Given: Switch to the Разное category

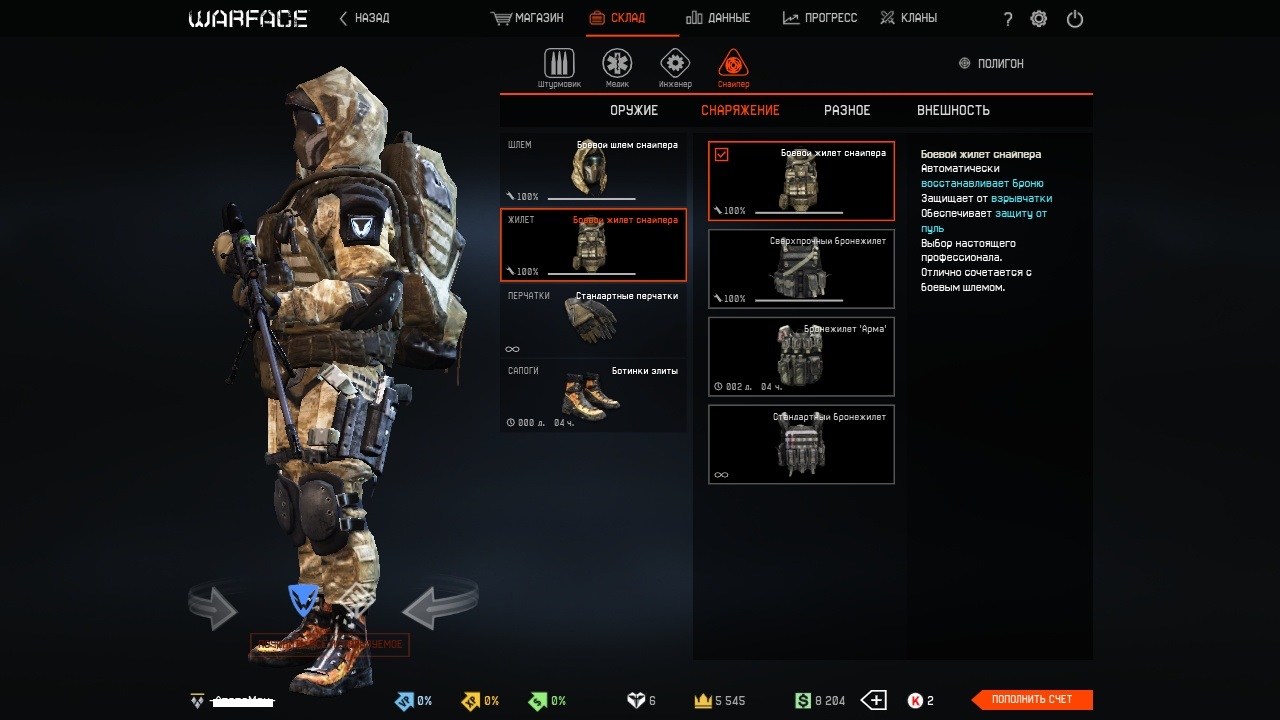Looking at the screenshot, I should [847, 110].
